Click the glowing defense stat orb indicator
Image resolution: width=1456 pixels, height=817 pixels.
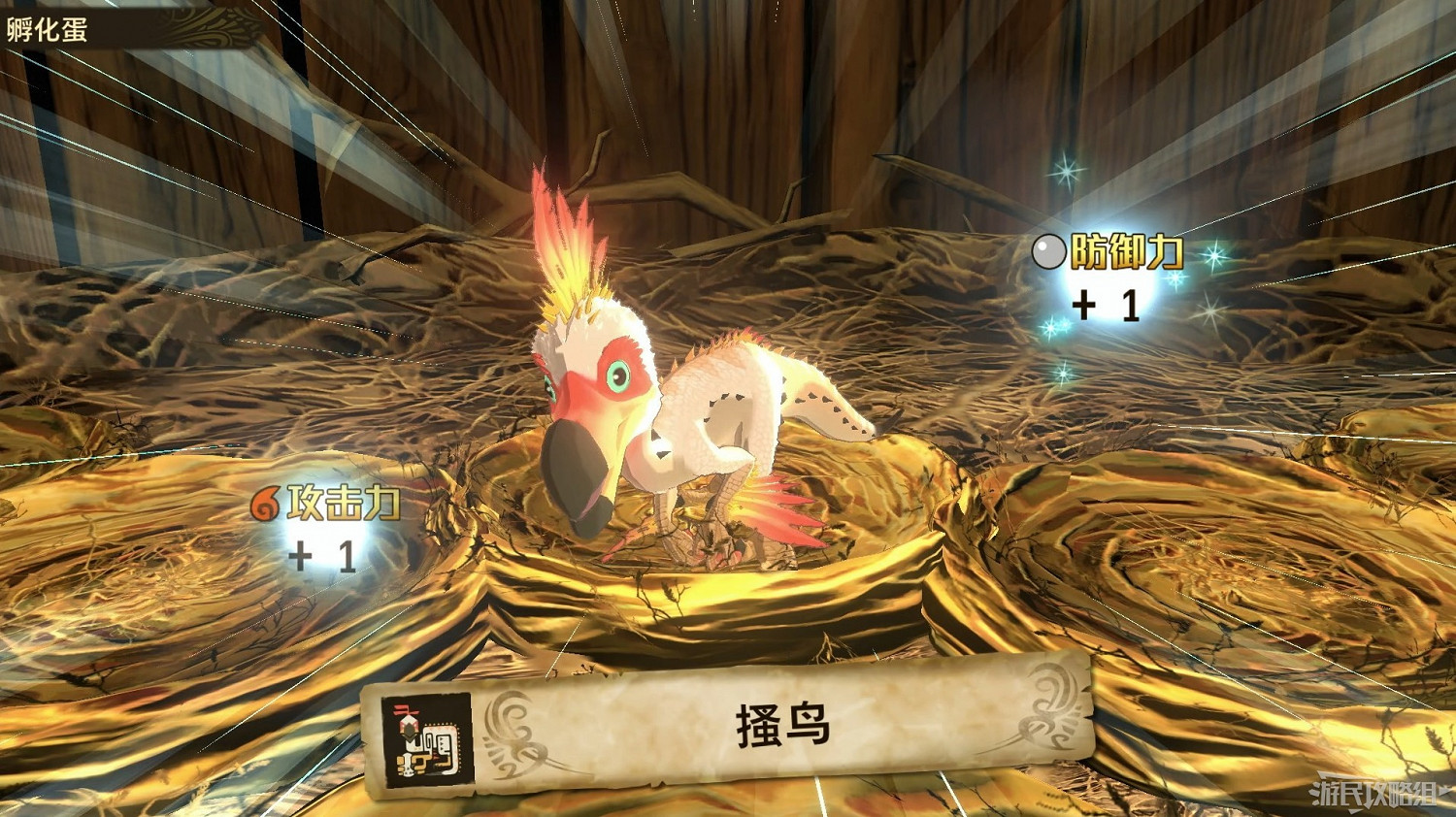click(1050, 253)
